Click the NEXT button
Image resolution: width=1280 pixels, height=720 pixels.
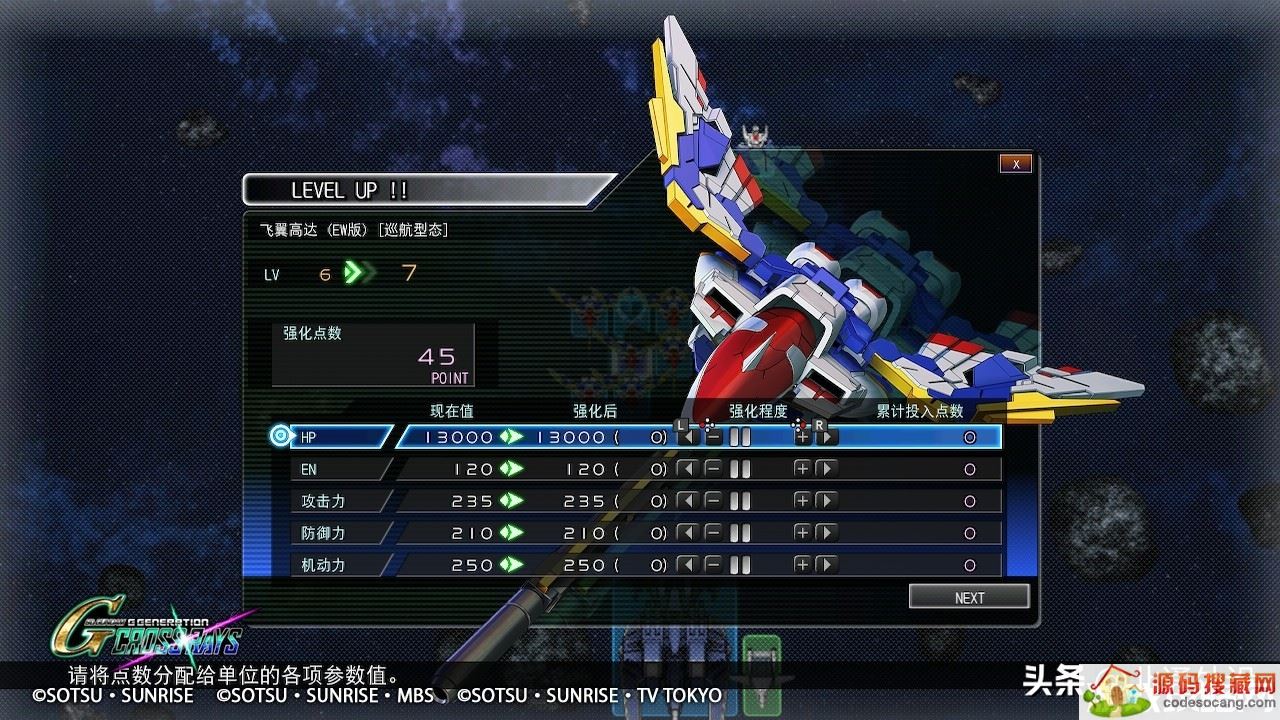969,597
